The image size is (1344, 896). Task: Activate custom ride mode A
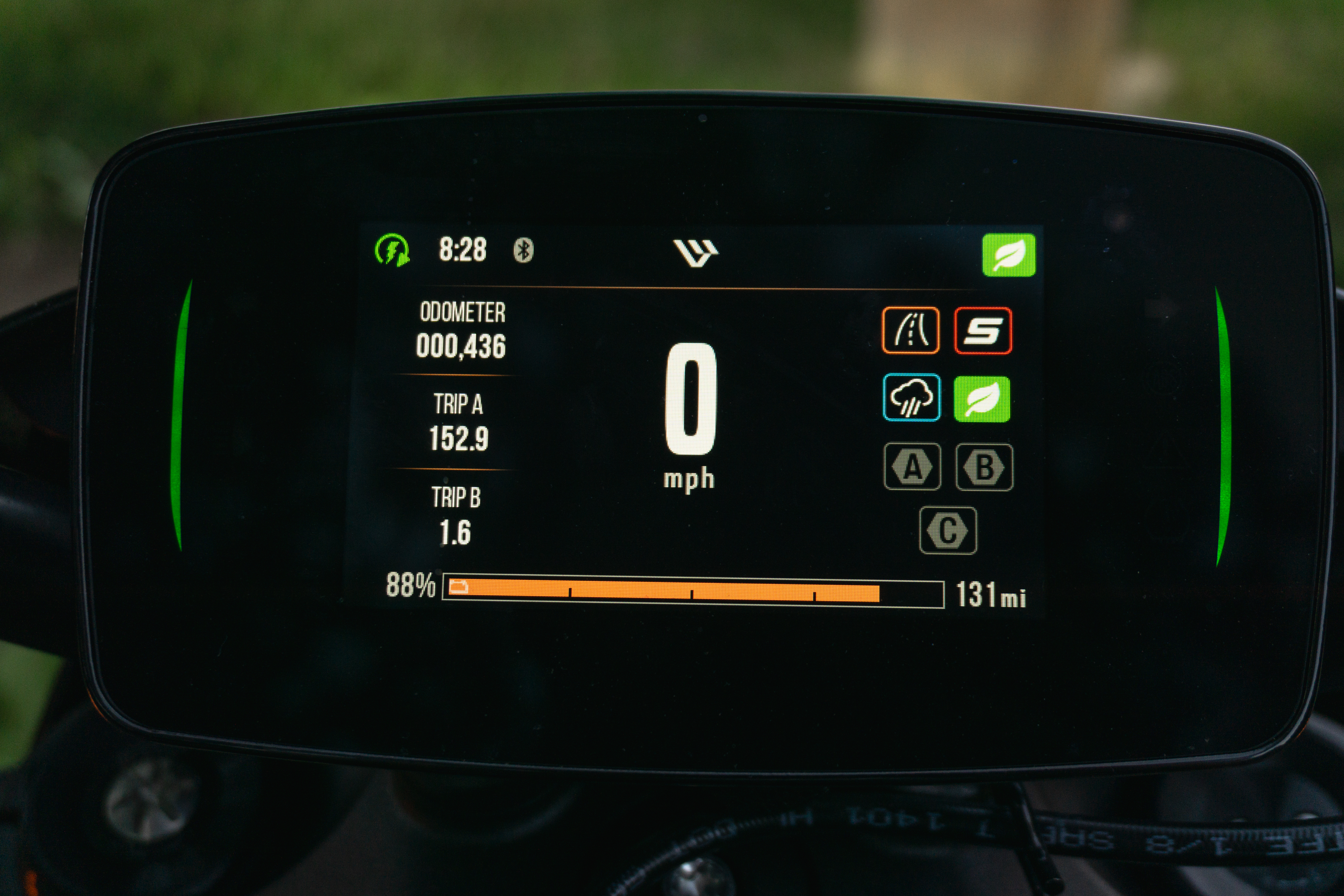(x=912, y=467)
